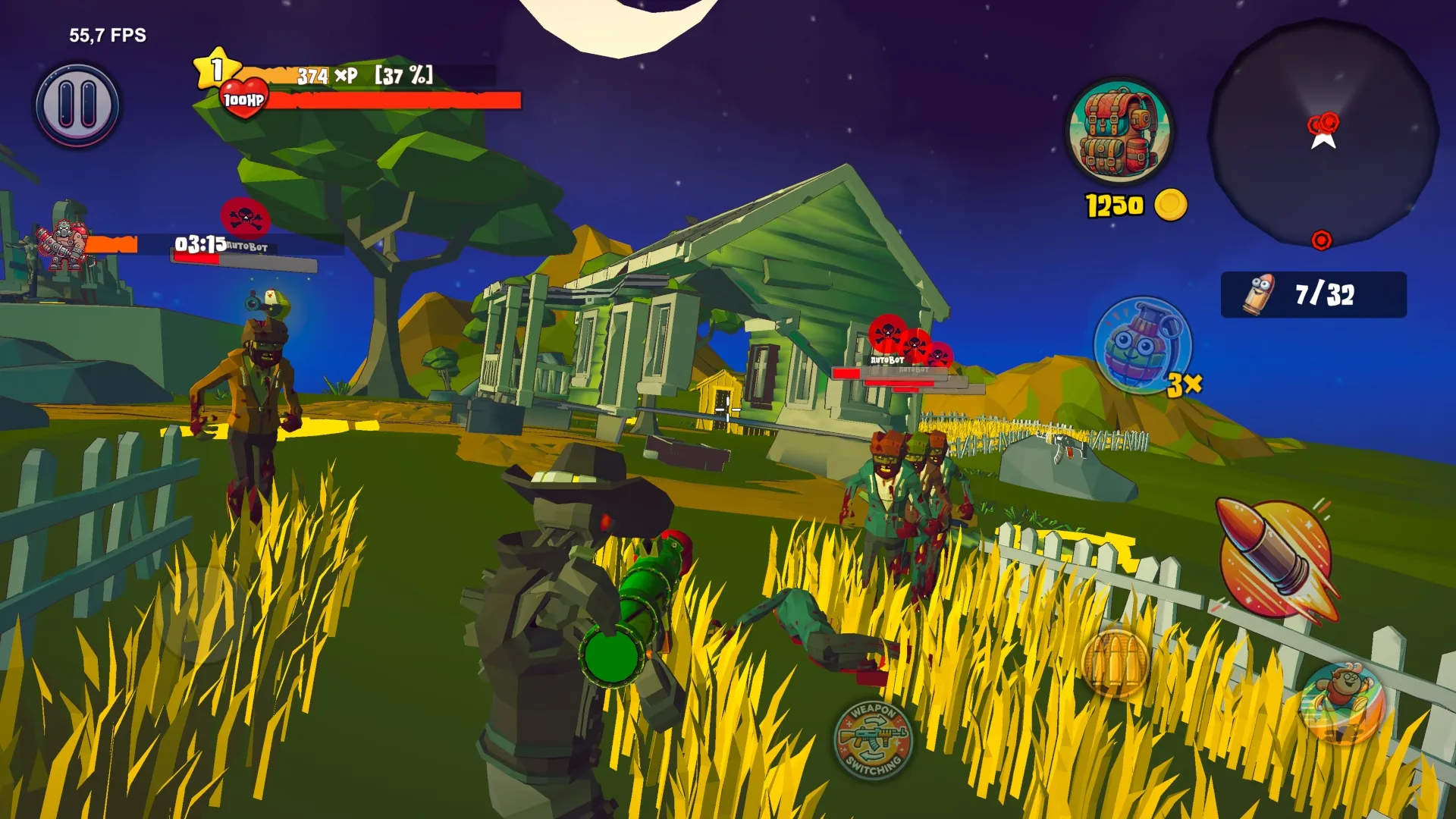The height and width of the screenshot is (819, 1456).
Task: Activate the jumping character button
Action: click(1342, 703)
